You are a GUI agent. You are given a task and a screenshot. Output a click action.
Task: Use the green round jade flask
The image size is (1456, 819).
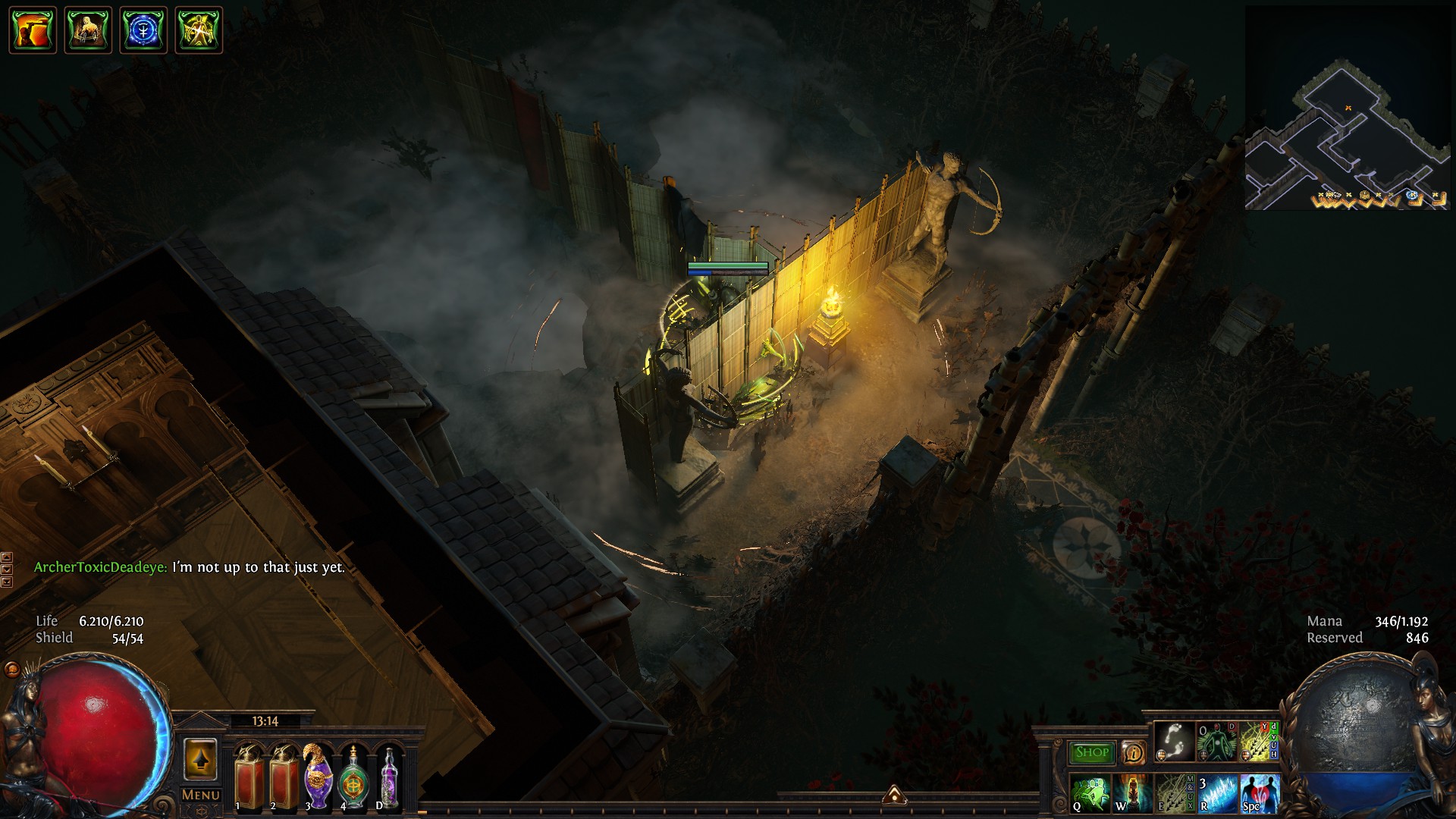(353, 777)
